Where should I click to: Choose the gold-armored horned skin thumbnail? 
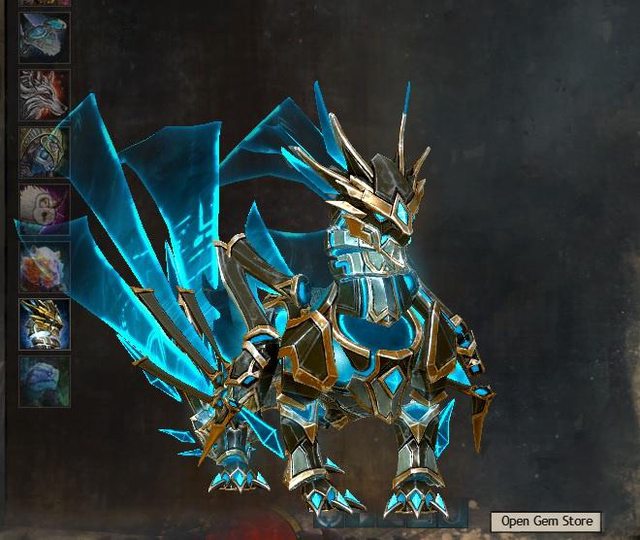[44, 323]
